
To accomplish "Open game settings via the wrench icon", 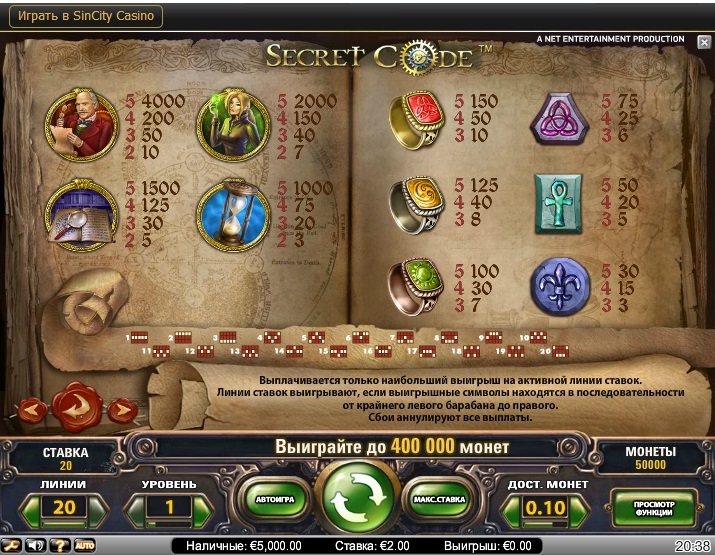I will pos(13,546).
